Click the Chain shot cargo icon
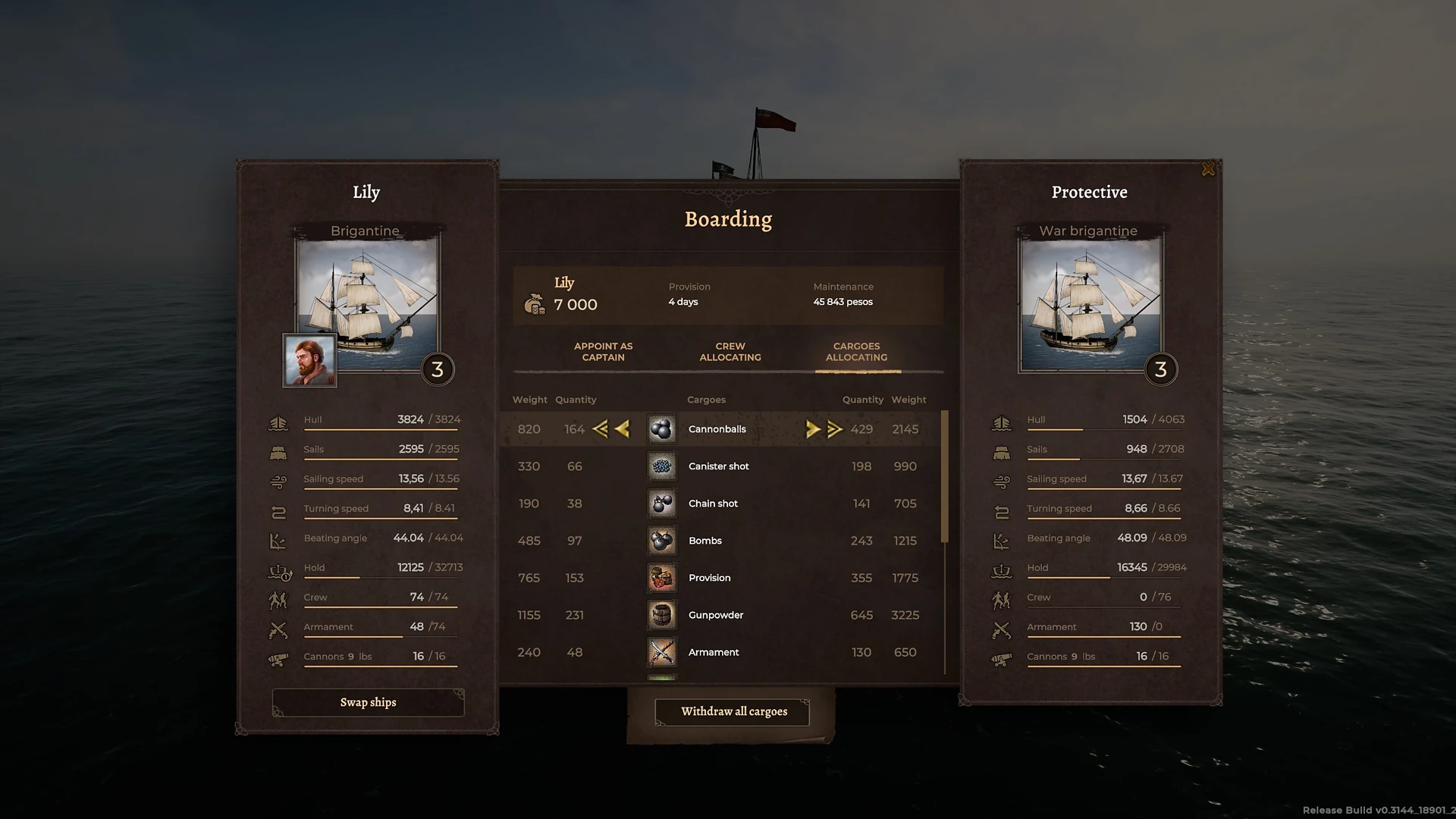This screenshot has height=819, width=1456. pyautogui.click(x=661, y=503)
